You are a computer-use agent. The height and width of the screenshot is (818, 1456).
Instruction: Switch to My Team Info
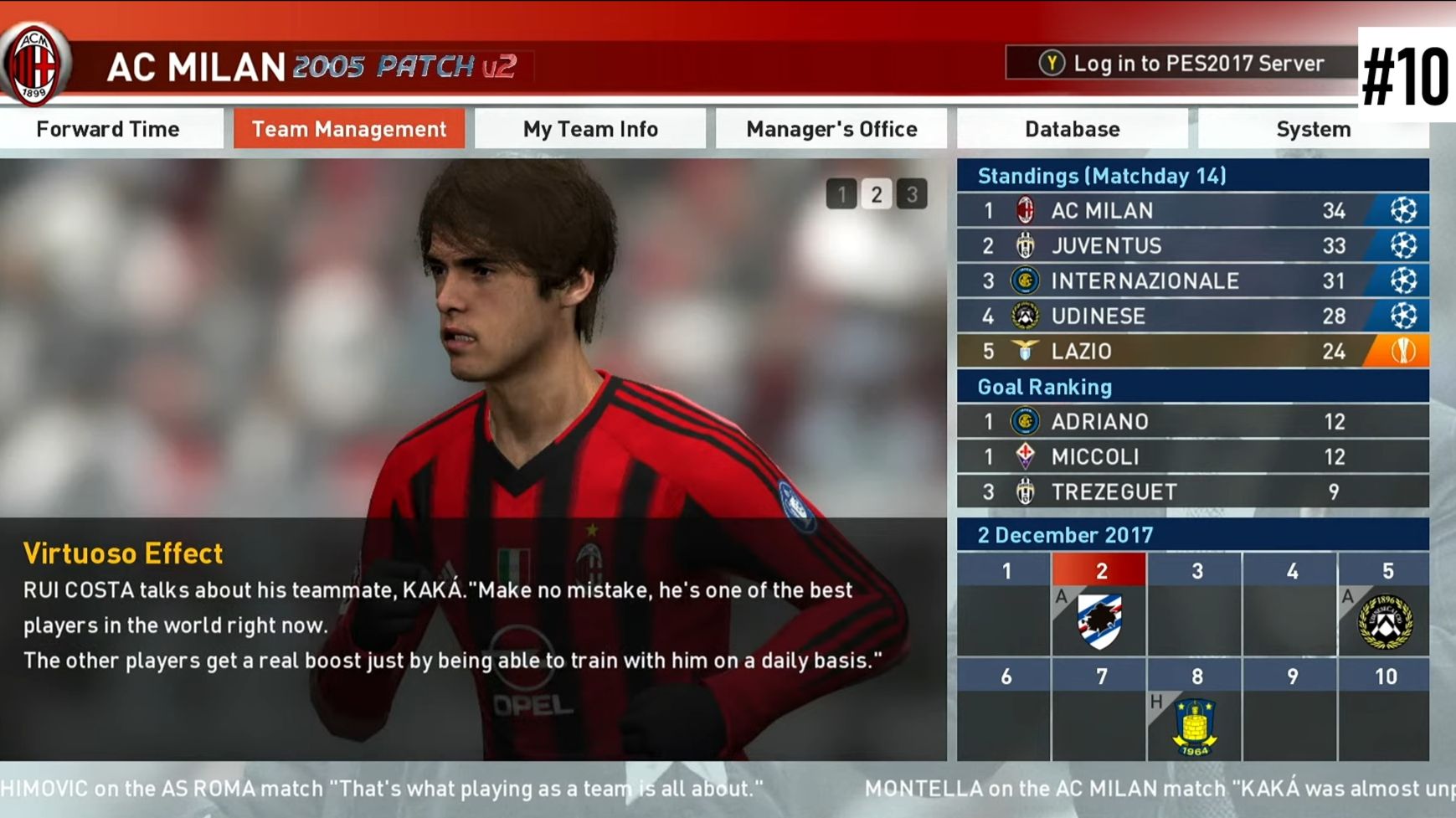pyautogui.click(x=590, y=129)
